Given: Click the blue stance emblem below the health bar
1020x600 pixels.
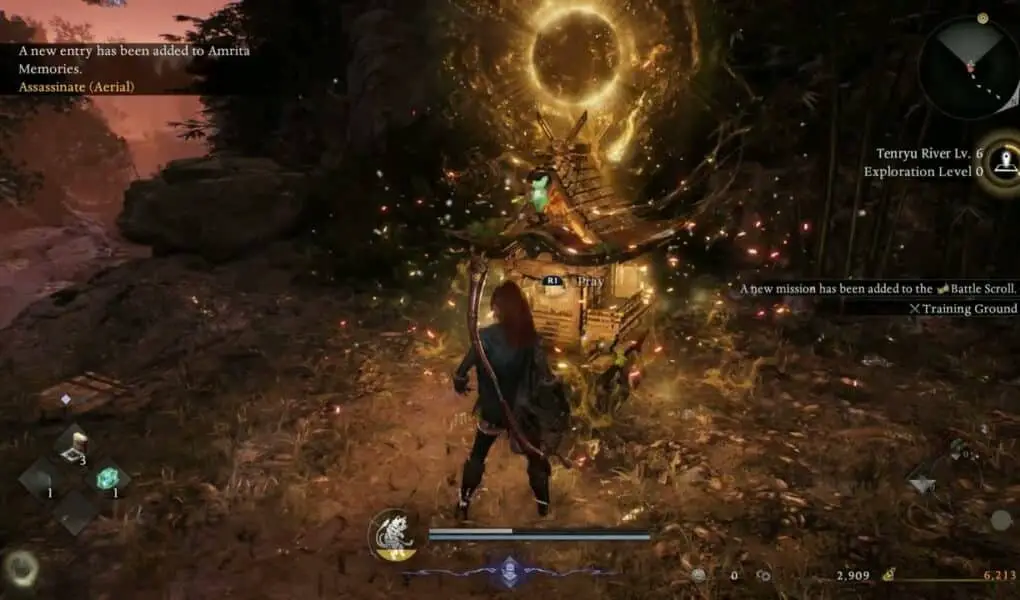Looking at the screenshot, I should pos(509,570).
